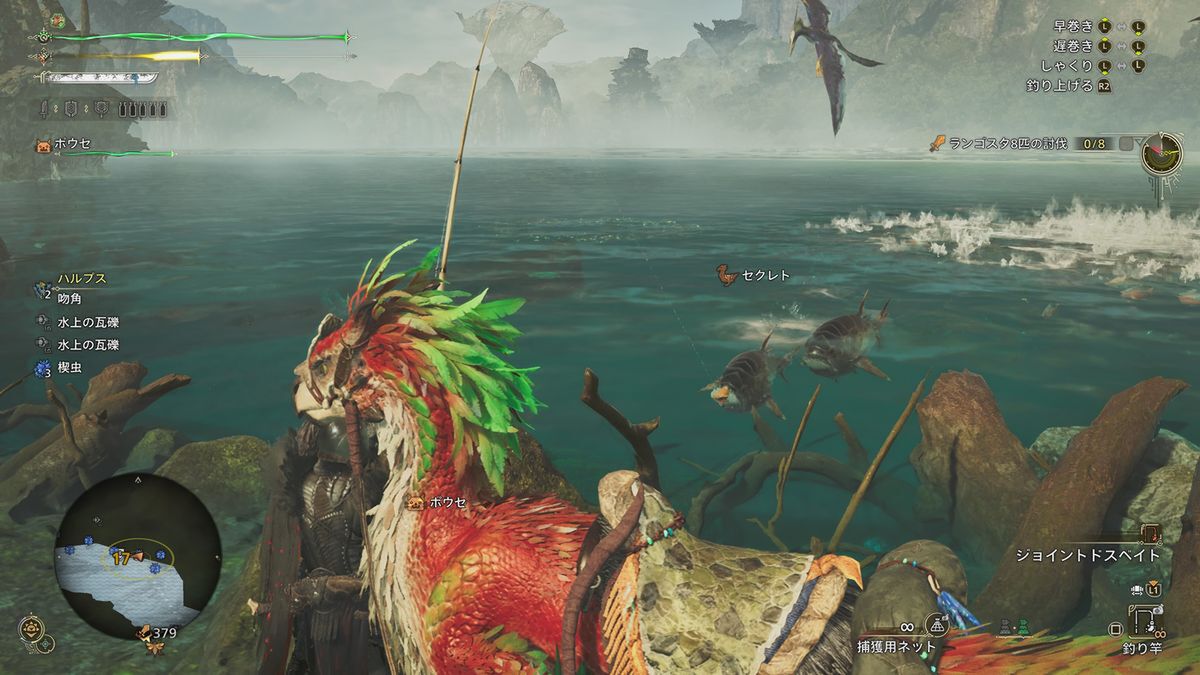
Task: Open the circular minimap
Action: click(x=138, y=556)
